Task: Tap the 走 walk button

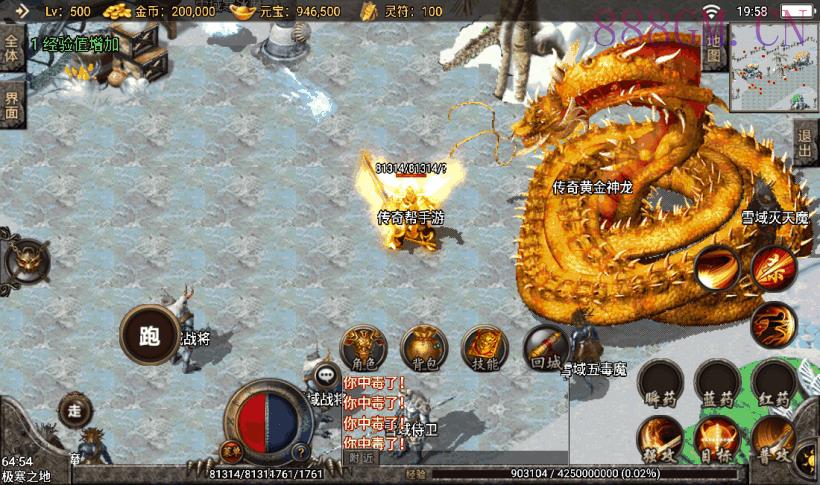Action: click(x=74, y=410)
